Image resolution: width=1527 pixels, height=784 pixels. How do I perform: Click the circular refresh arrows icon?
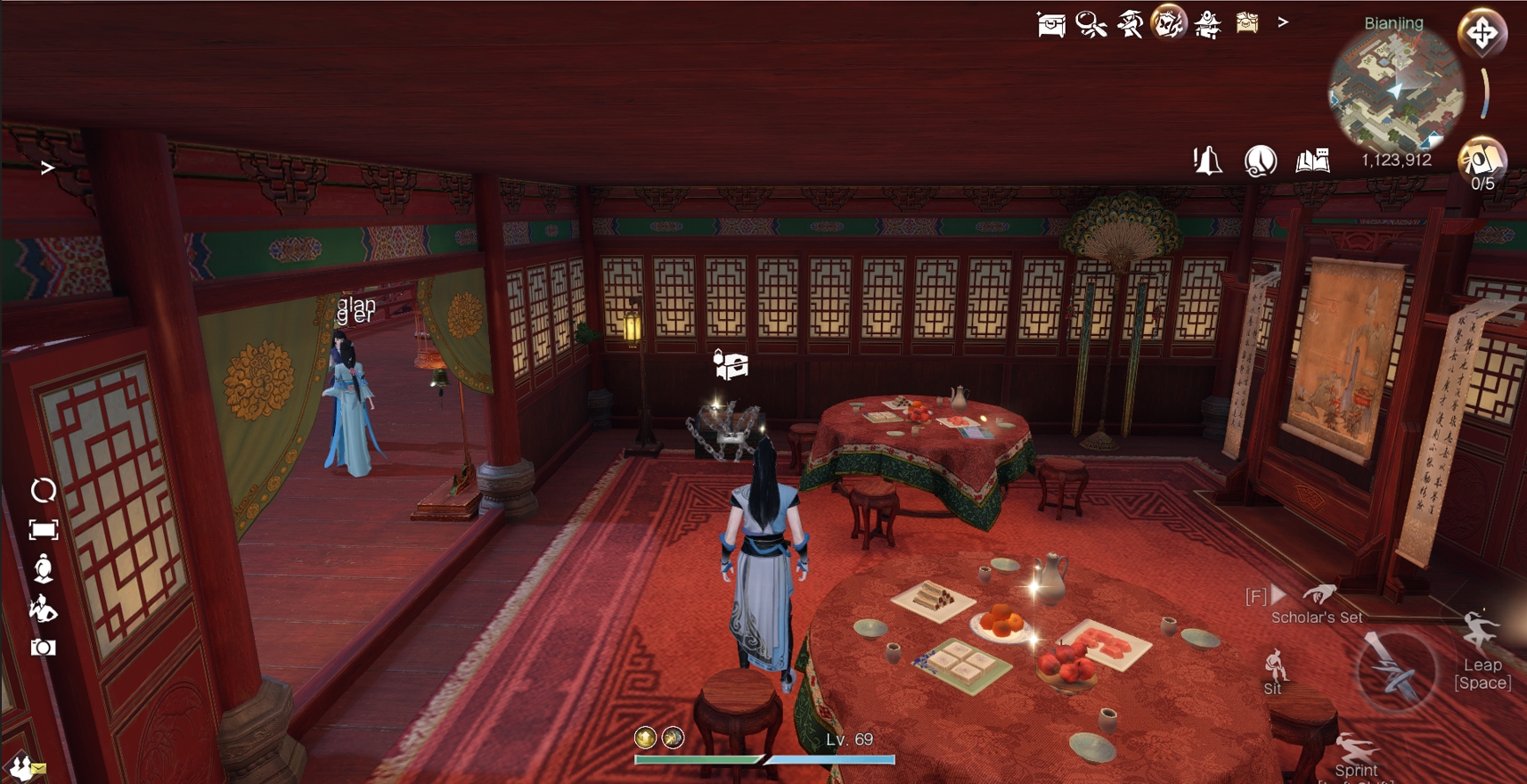43,490
